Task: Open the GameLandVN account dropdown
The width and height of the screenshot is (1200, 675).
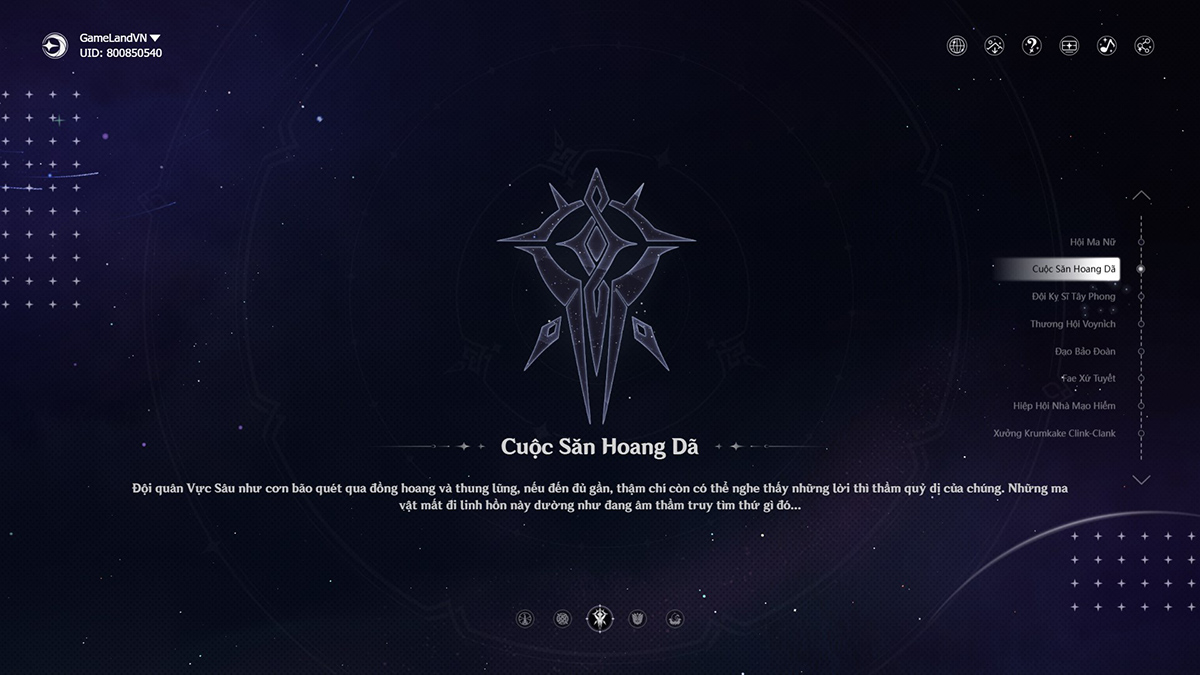Action: pos(154,38)
